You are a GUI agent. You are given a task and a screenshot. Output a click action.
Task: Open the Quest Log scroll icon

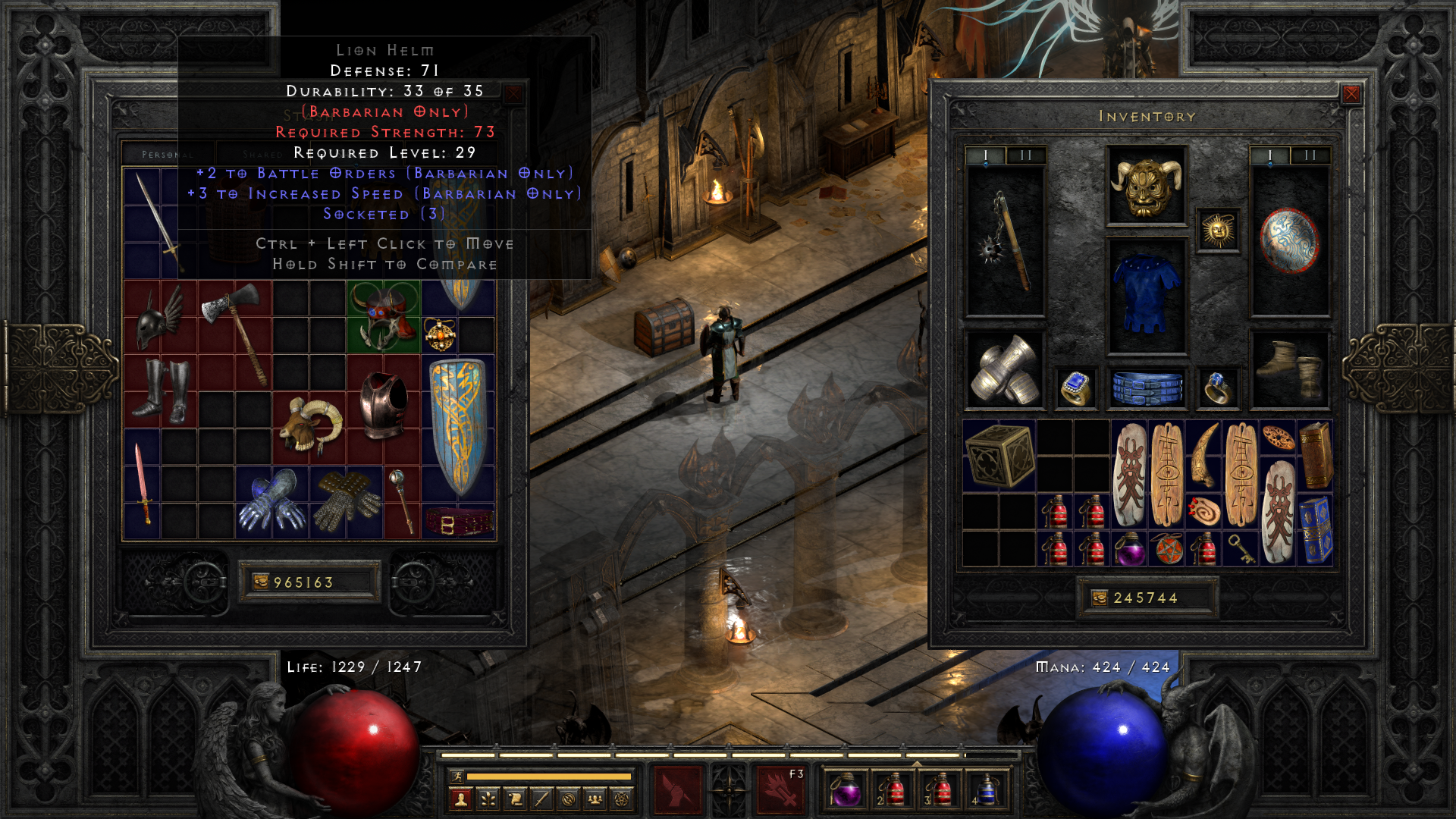coord(516,800)
